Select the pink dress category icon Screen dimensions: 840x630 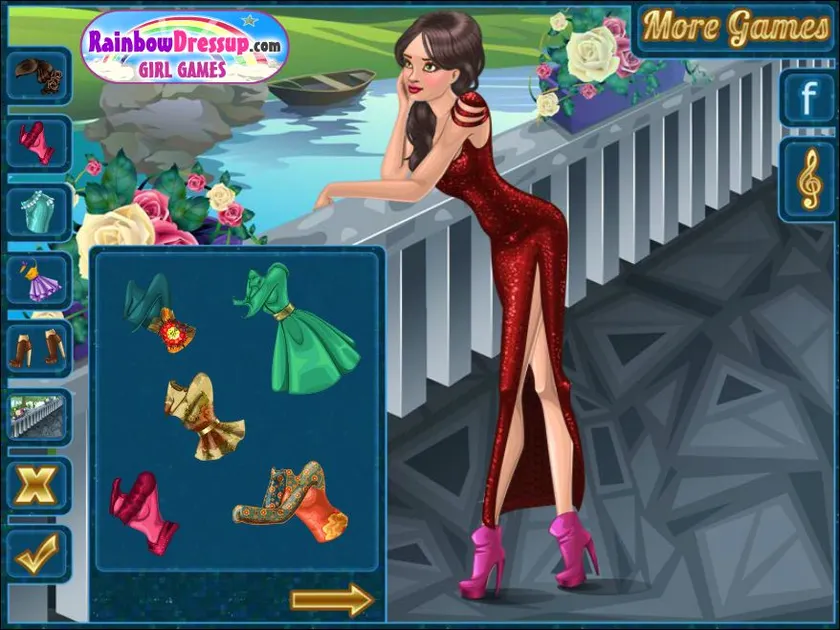39,143
